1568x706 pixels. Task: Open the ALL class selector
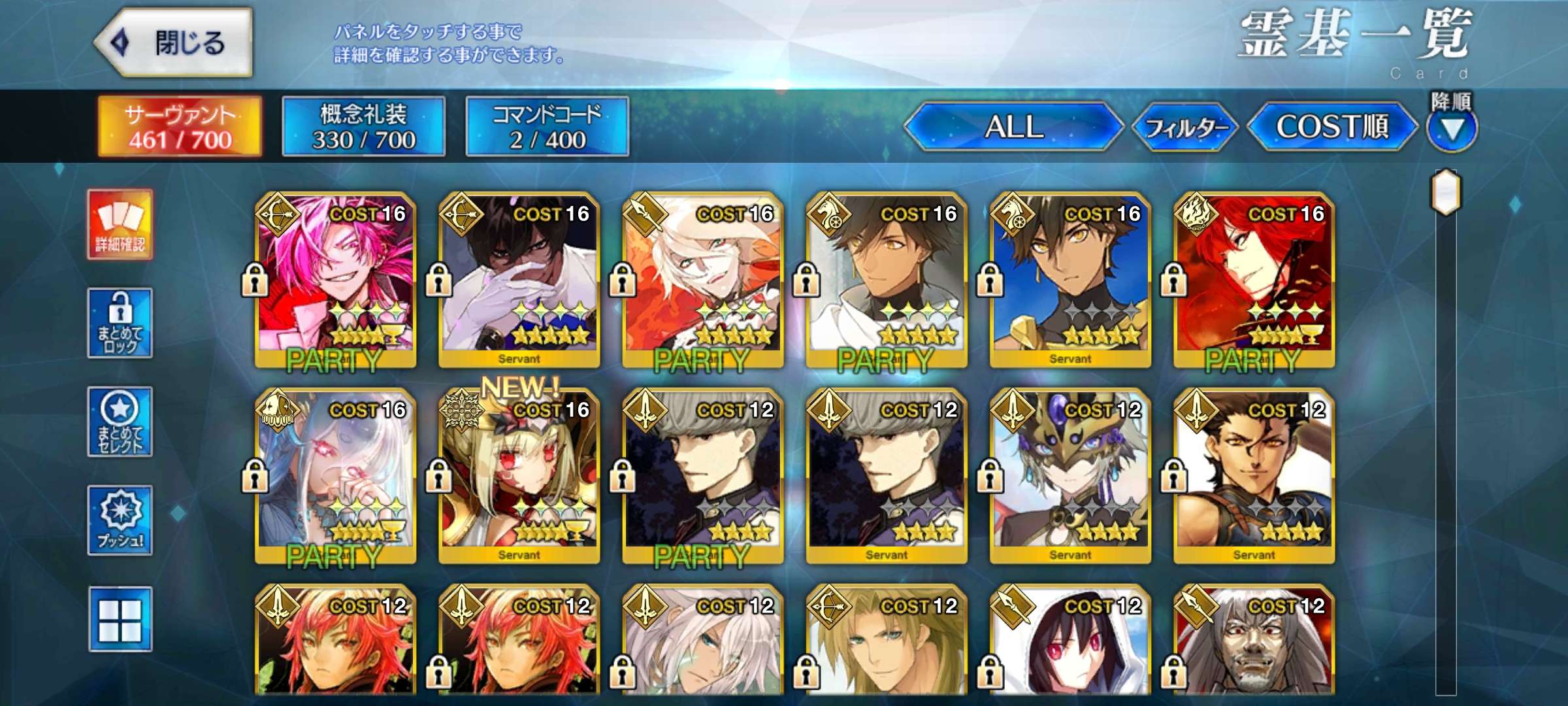1013,126
